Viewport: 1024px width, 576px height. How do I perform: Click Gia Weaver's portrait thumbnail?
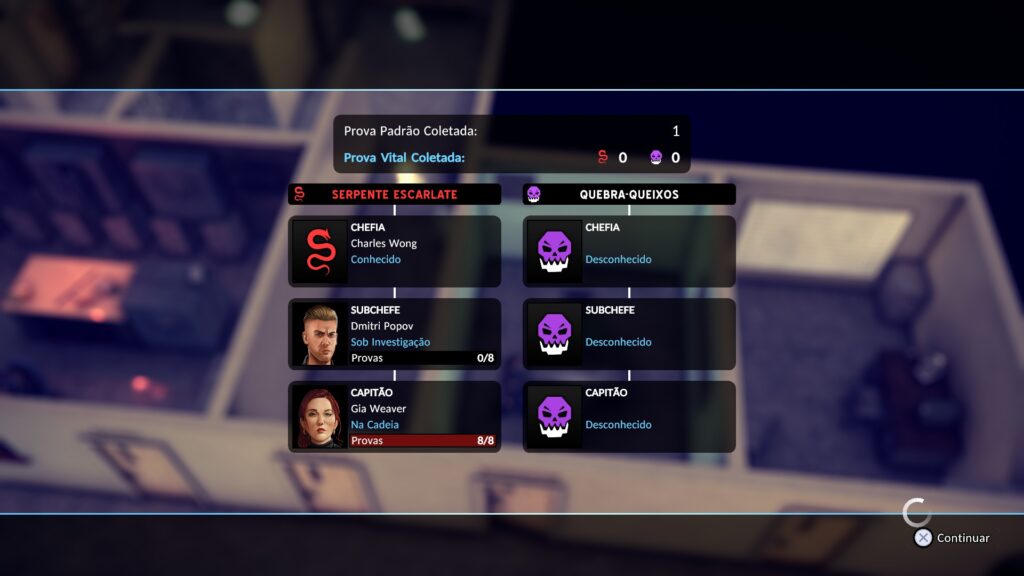pyautogui.click(x=320, y=416)
